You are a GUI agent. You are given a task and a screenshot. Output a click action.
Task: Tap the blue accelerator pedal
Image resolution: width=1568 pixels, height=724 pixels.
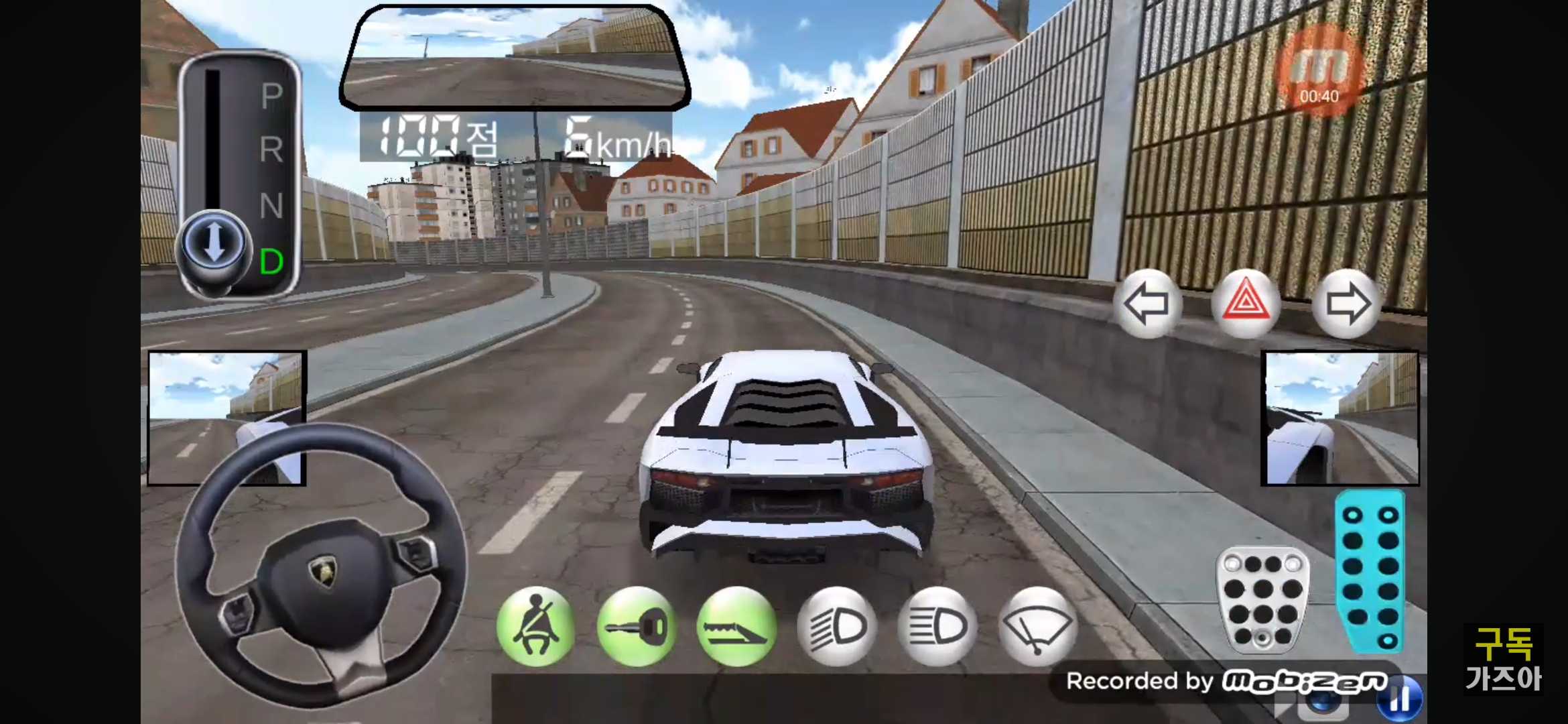[1370, 572]
